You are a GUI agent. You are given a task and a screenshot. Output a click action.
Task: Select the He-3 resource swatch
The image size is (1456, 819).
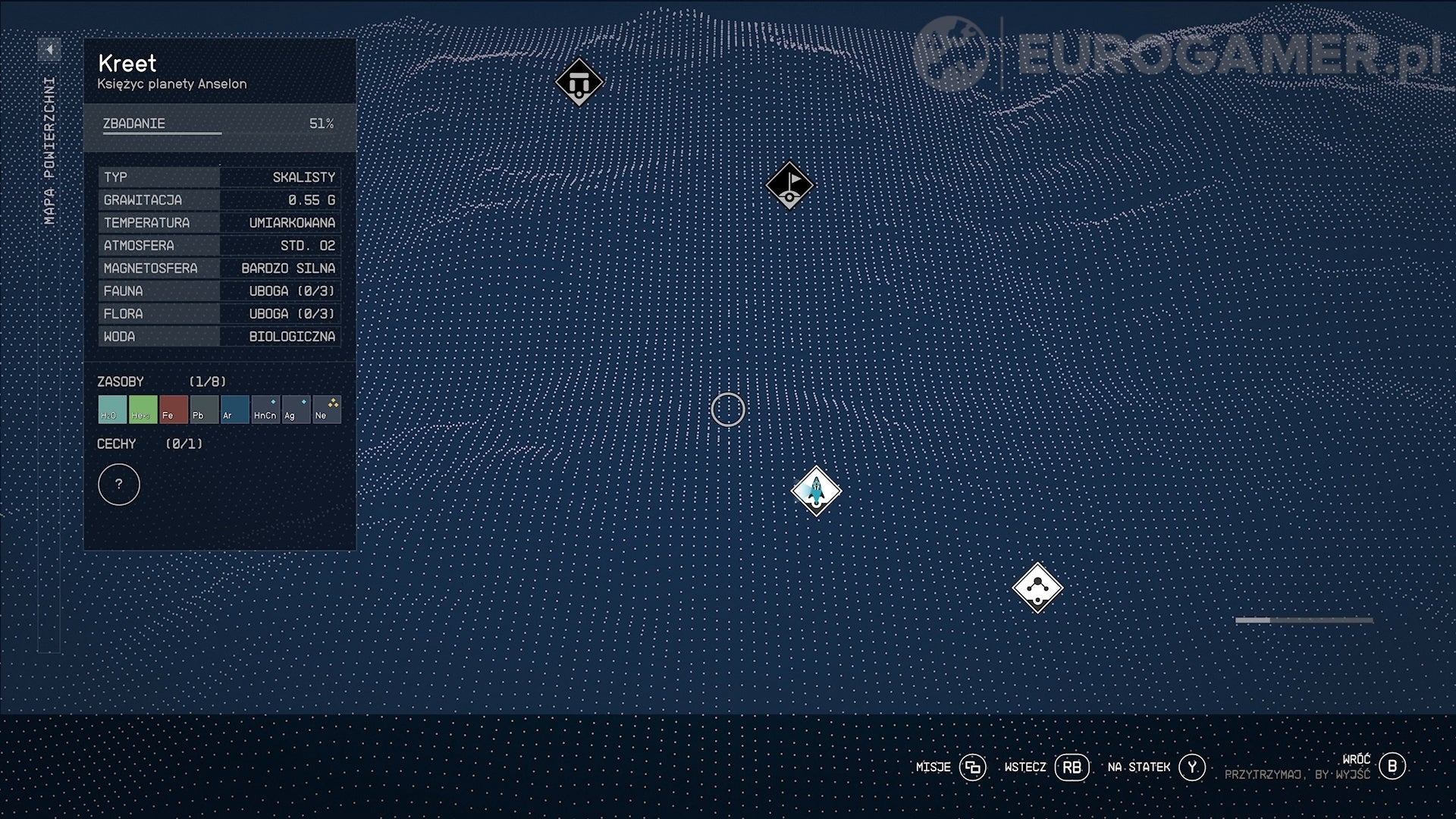click(142, 409)
